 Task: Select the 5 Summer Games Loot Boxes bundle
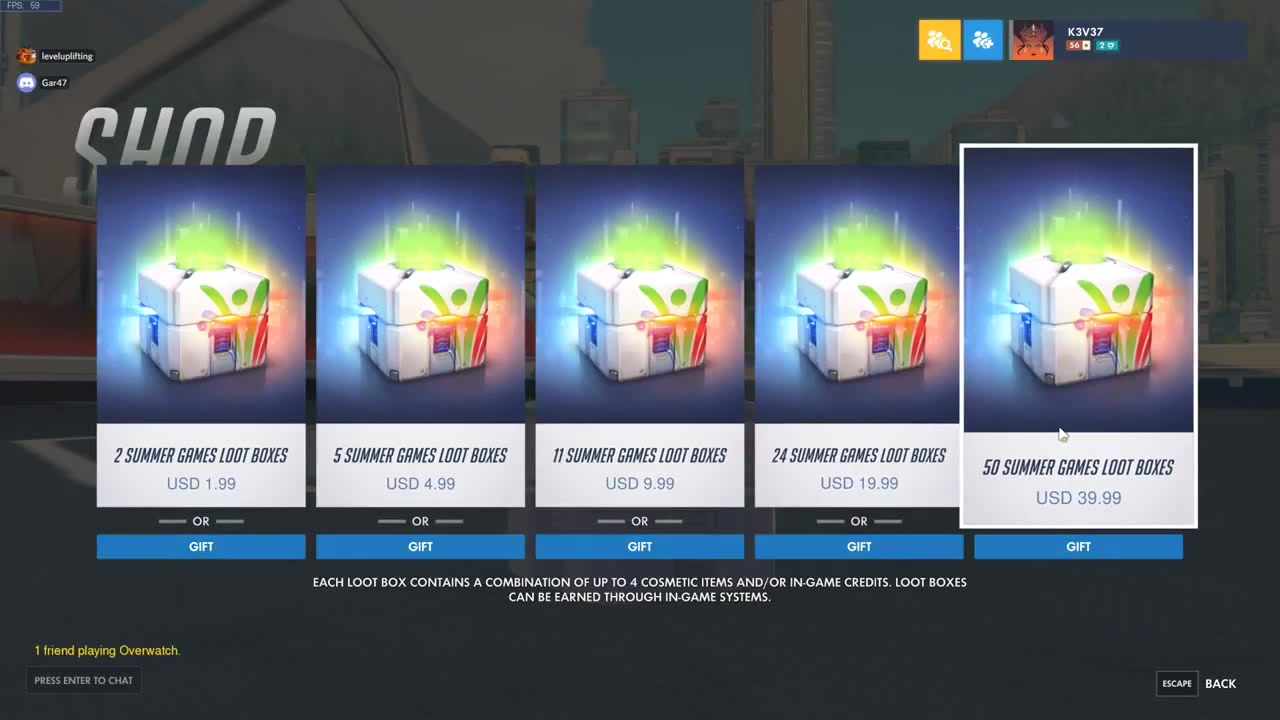[x=420, y=291]
